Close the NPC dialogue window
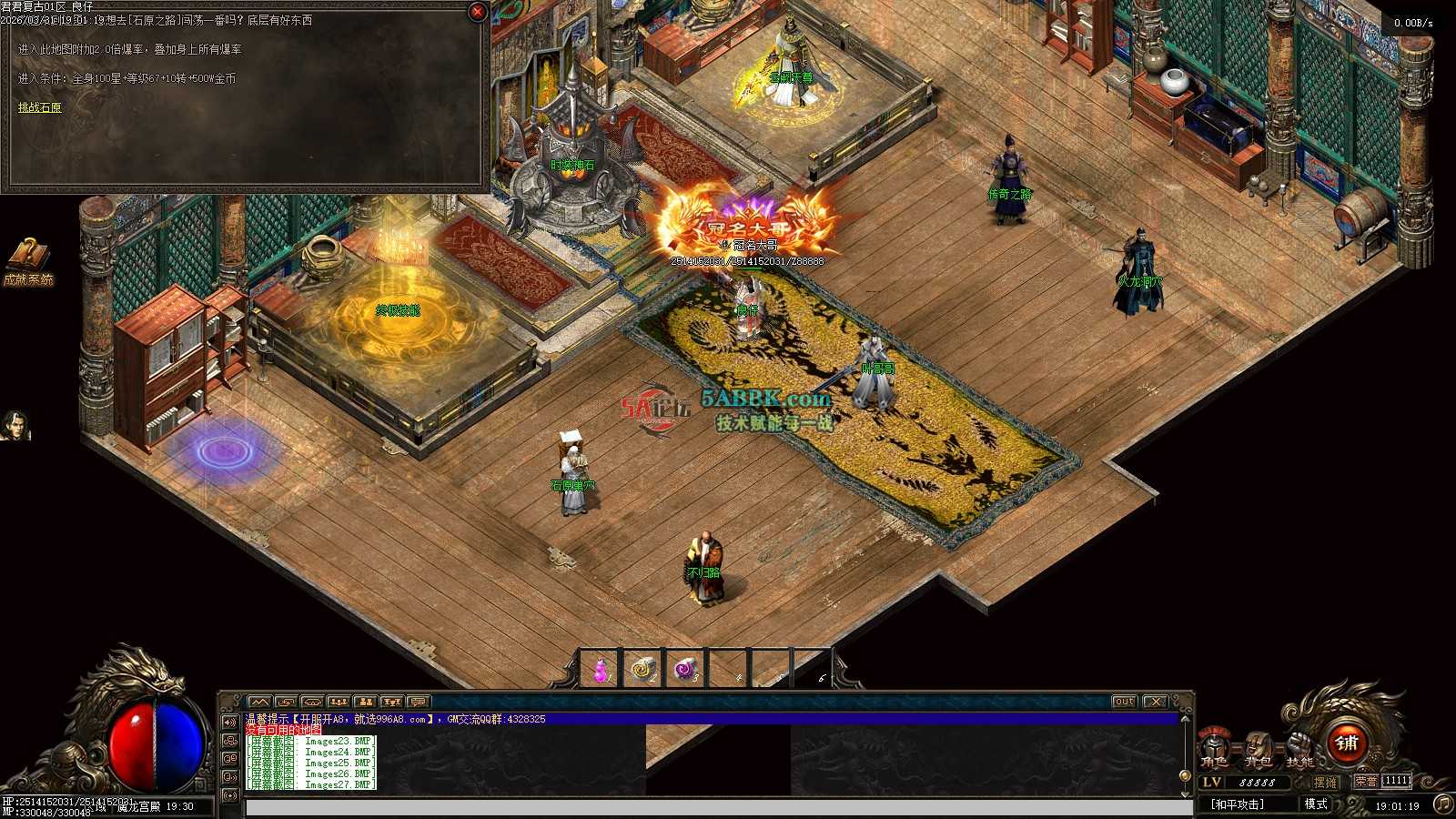This screenshot has height=819, width=1456. [x=477, y=12]
